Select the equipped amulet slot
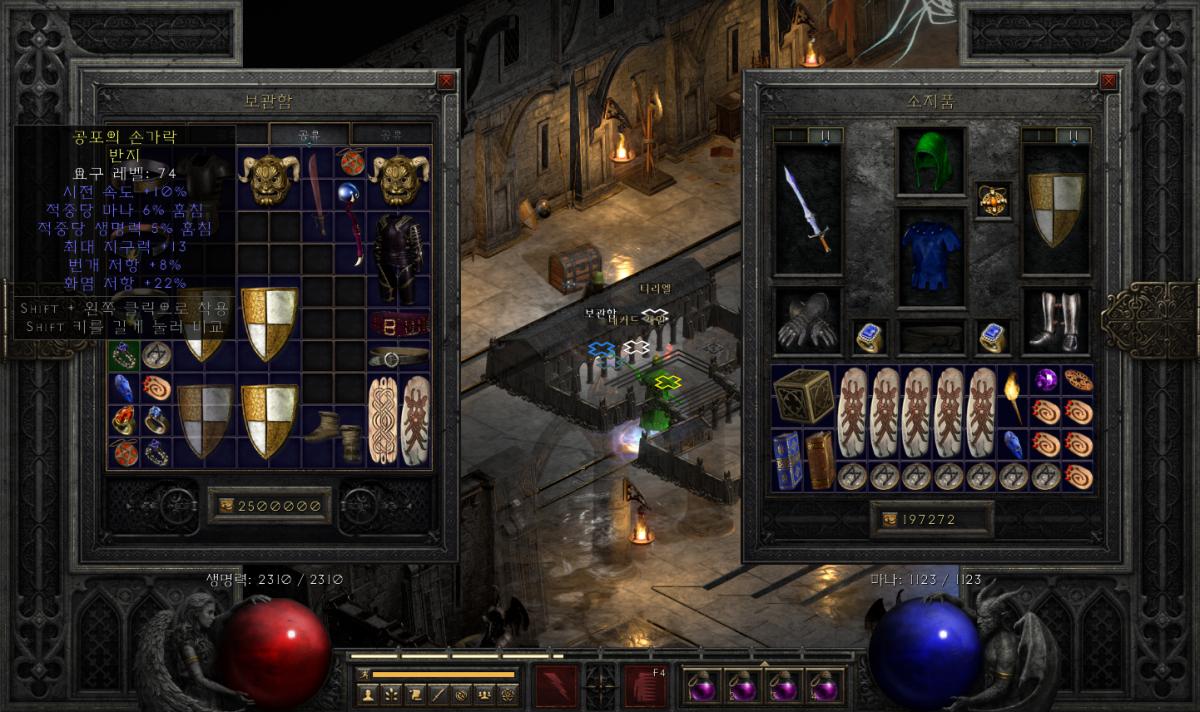This screenshot has height=712, width=1200. [x=993, y=199]
